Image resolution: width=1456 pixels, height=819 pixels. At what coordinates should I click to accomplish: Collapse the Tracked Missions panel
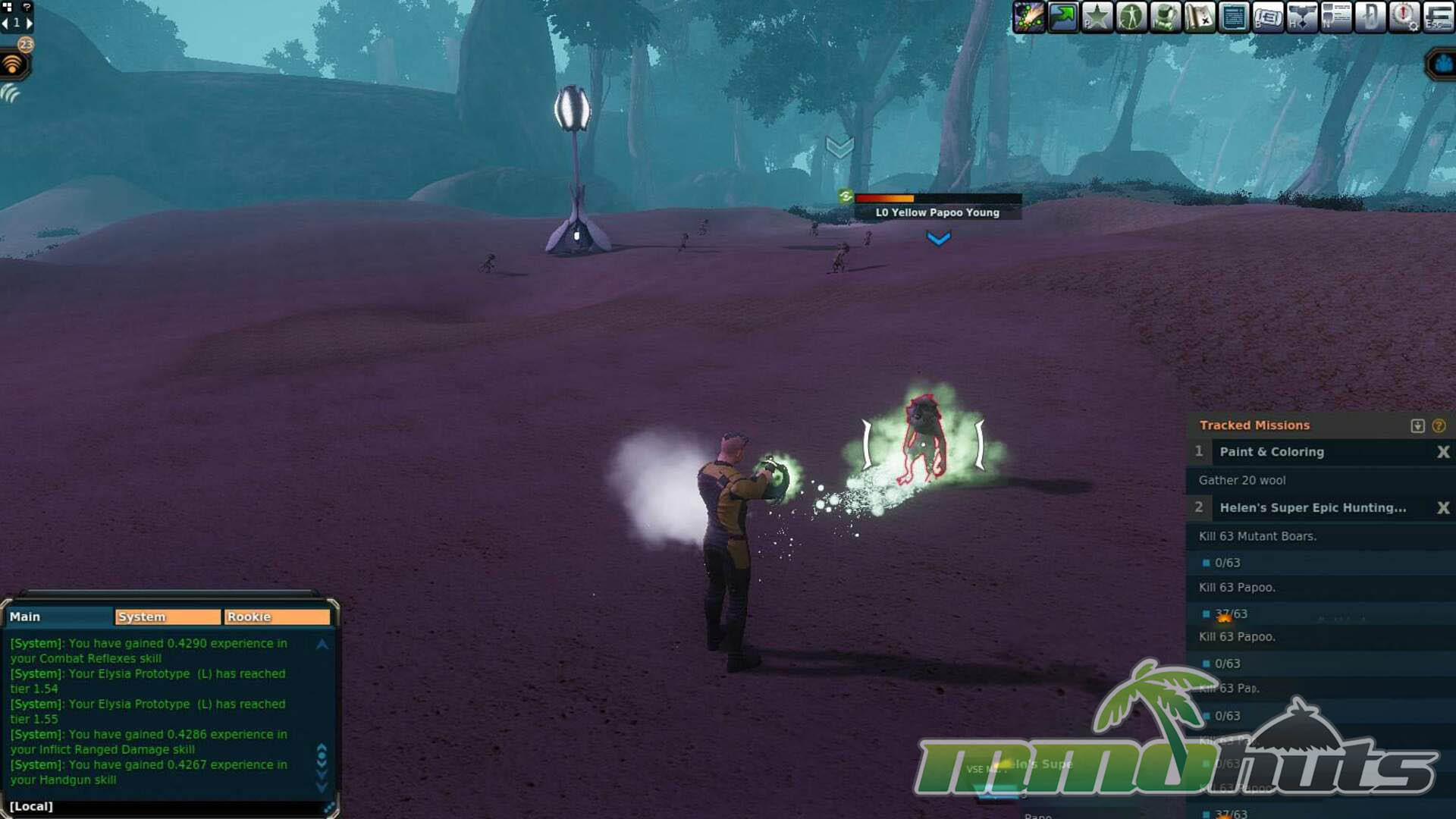click(x=1417, y=425)
